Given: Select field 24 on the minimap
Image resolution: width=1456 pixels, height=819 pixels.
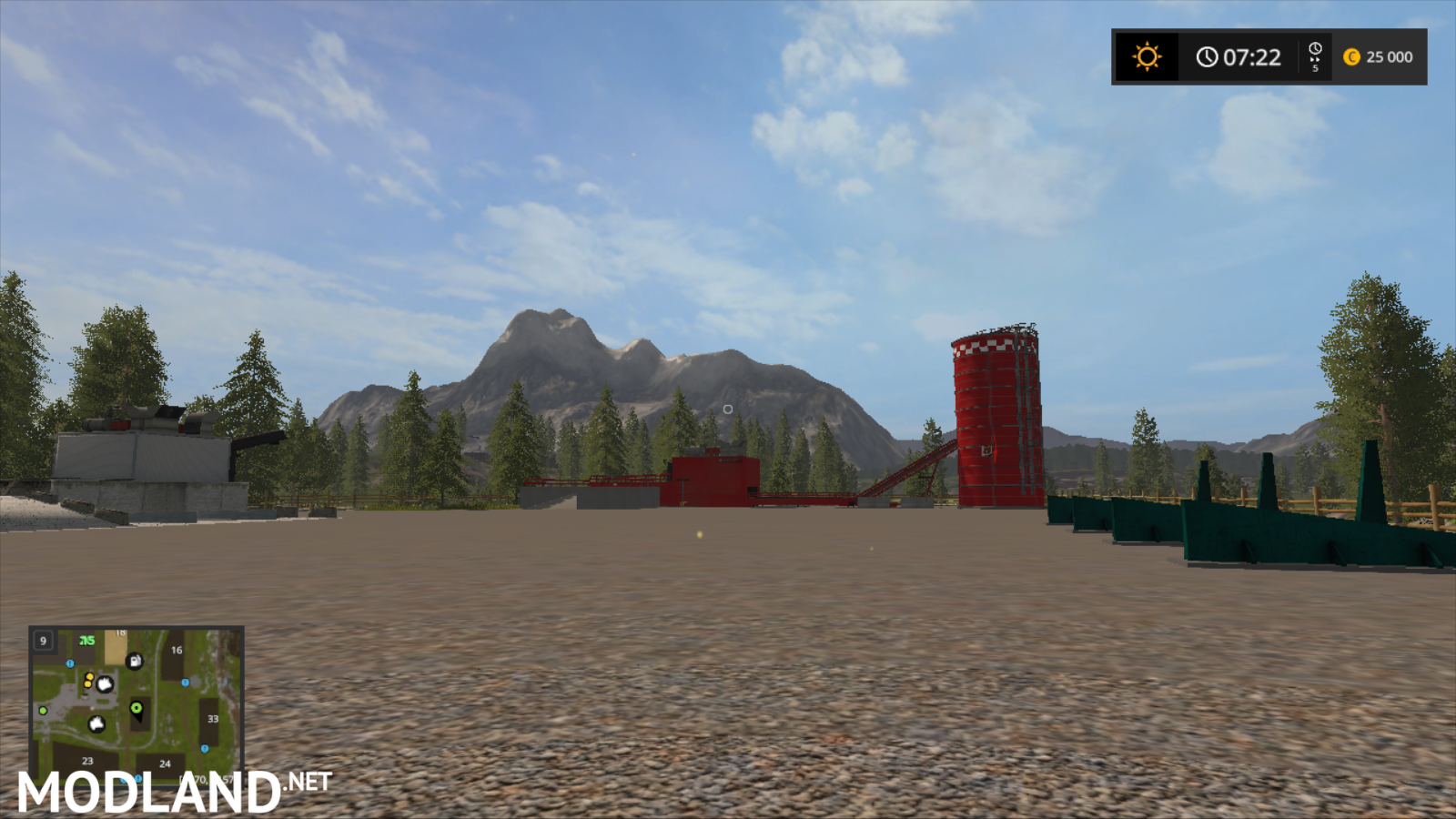Looking at the screenshot, I should [x=165, y=764].
